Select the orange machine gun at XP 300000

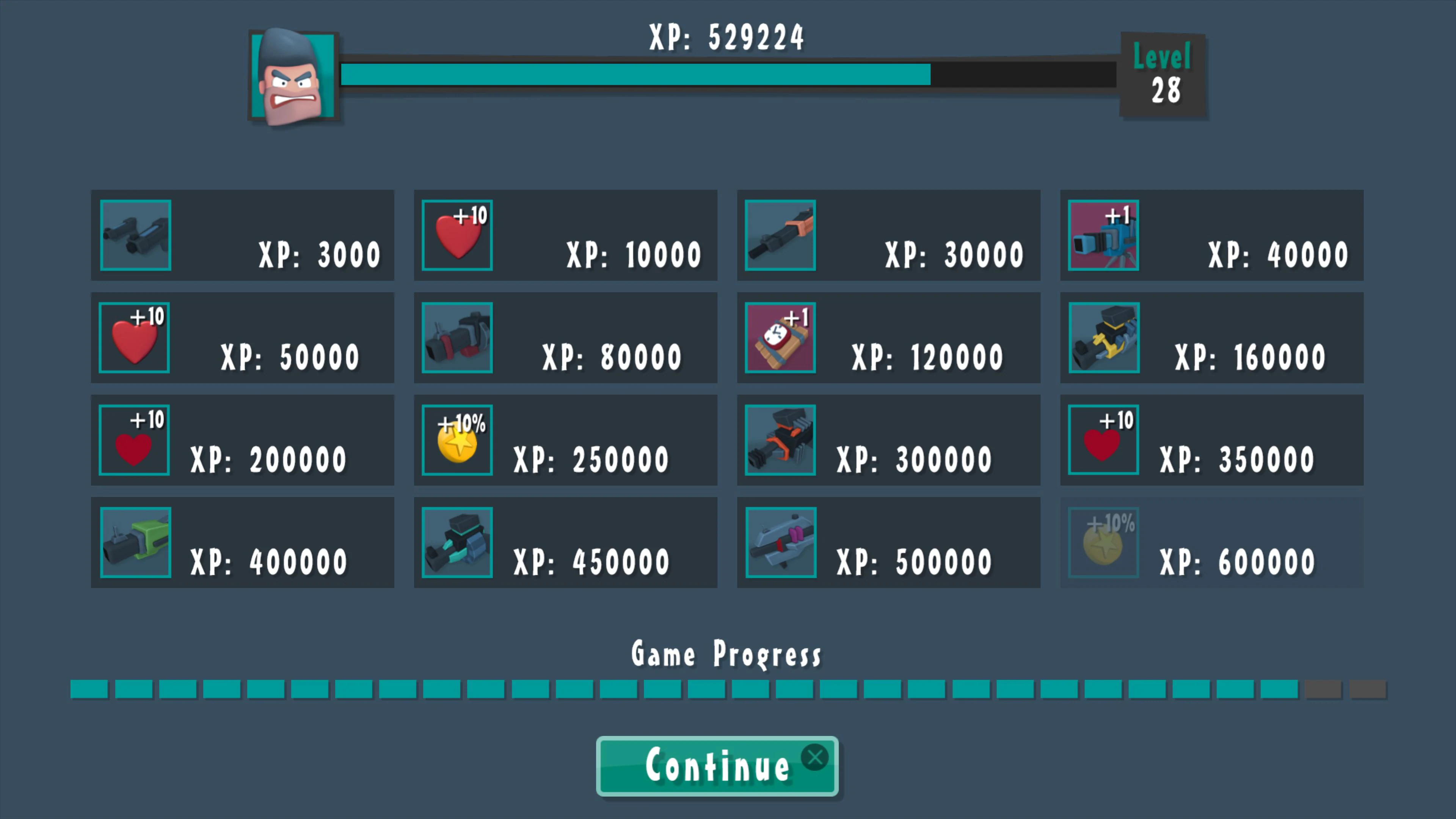coord(780,440)
